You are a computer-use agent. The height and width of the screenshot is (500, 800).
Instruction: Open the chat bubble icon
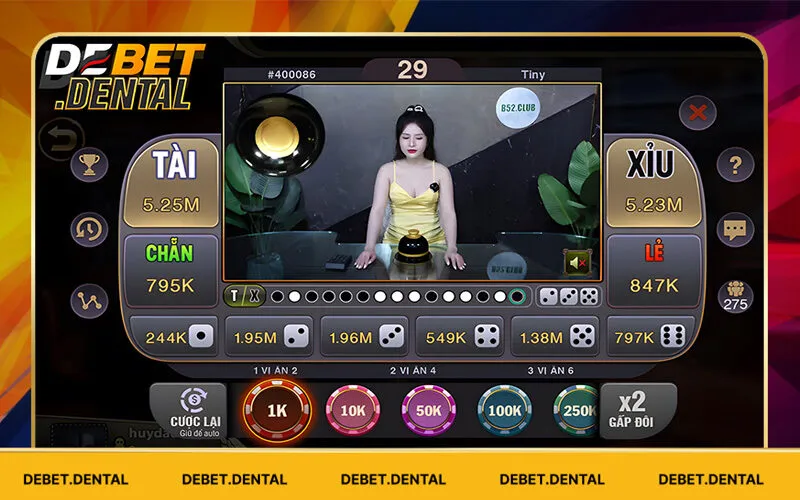[735, 230]
